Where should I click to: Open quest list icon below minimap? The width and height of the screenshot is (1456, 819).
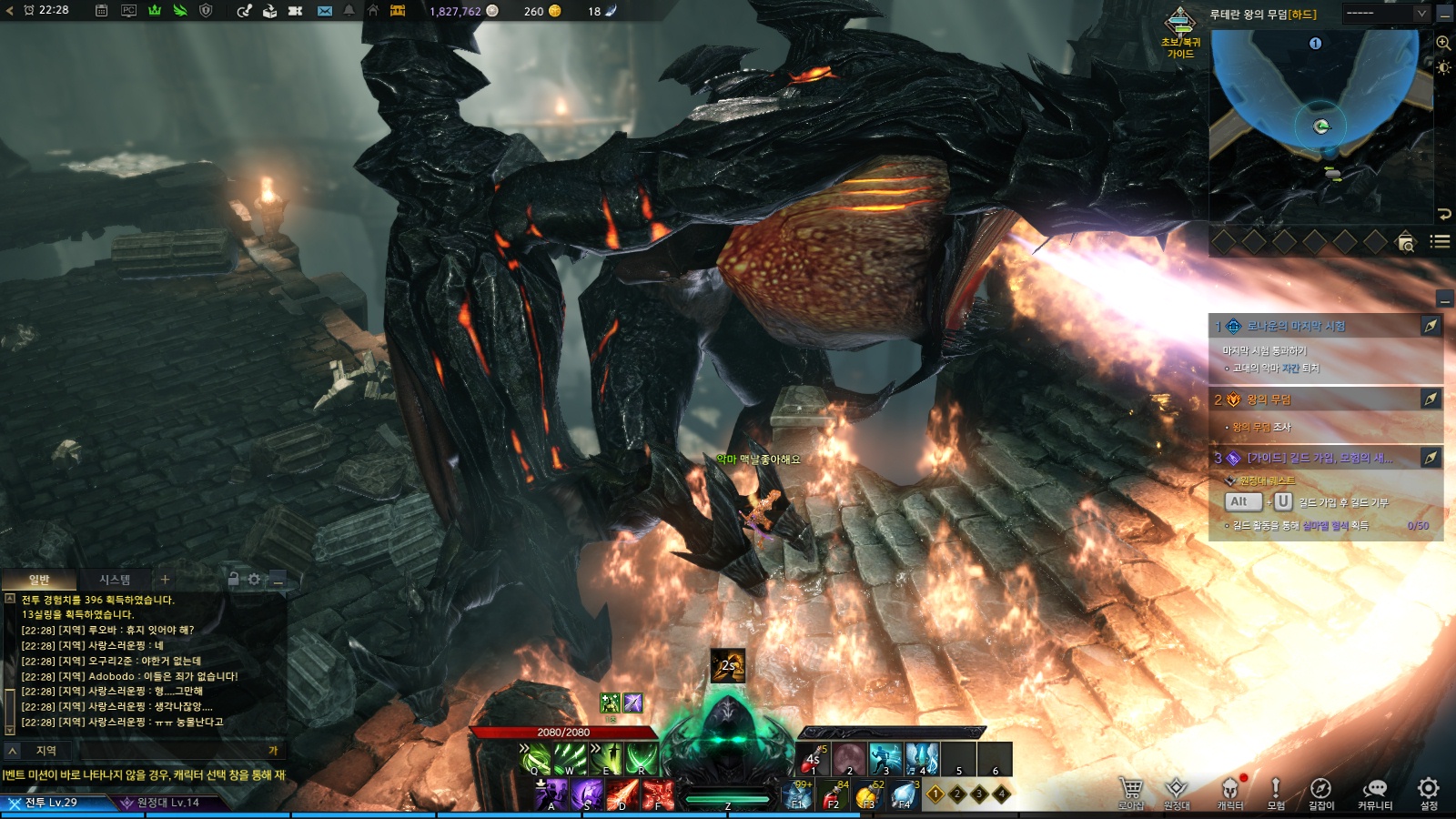click(x=1440, y=241)
